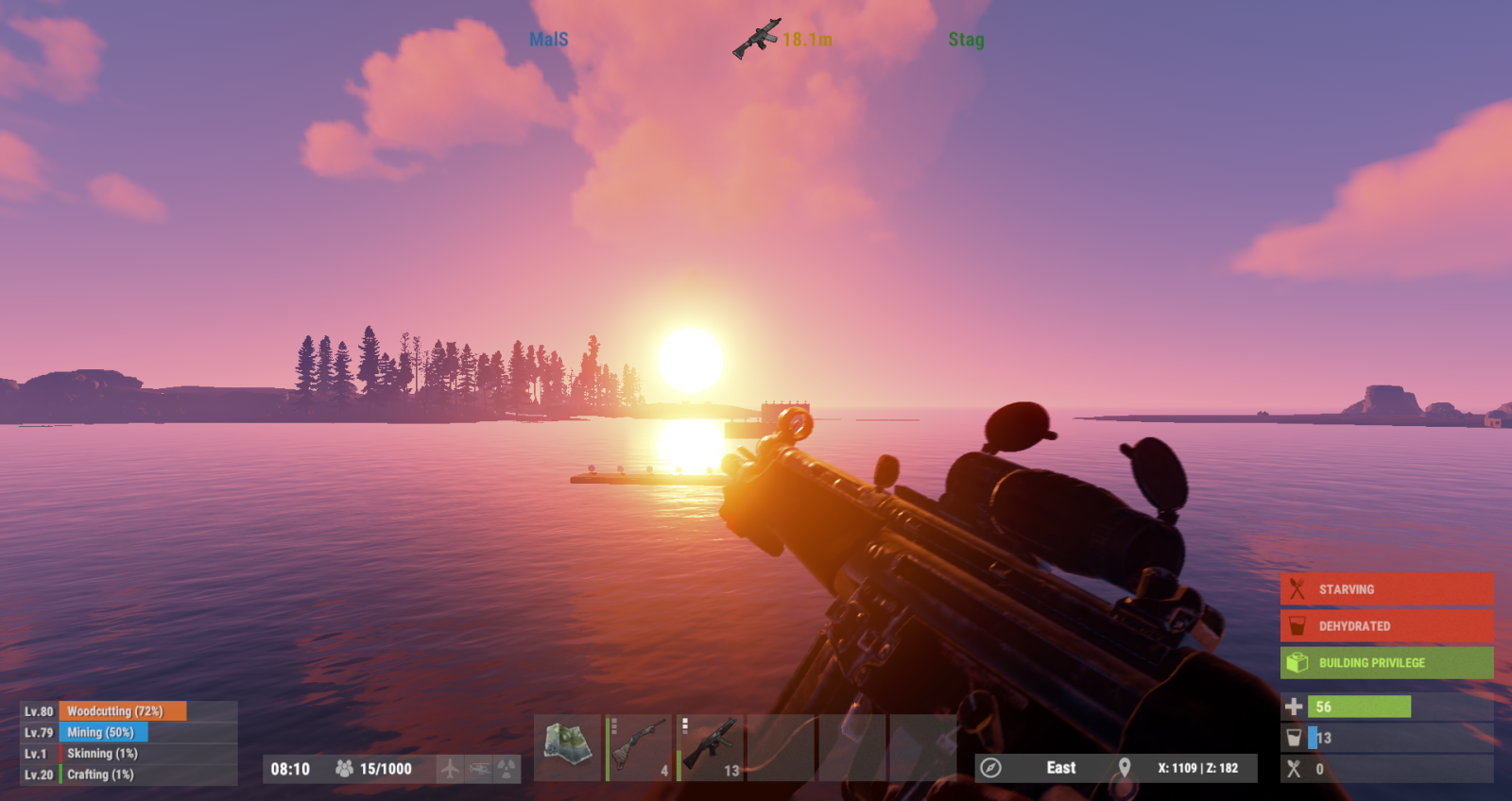The width and height of the screenshot is (1512, 801).
Task: Select the map item in the hotbar
Action: click(567, 747)
